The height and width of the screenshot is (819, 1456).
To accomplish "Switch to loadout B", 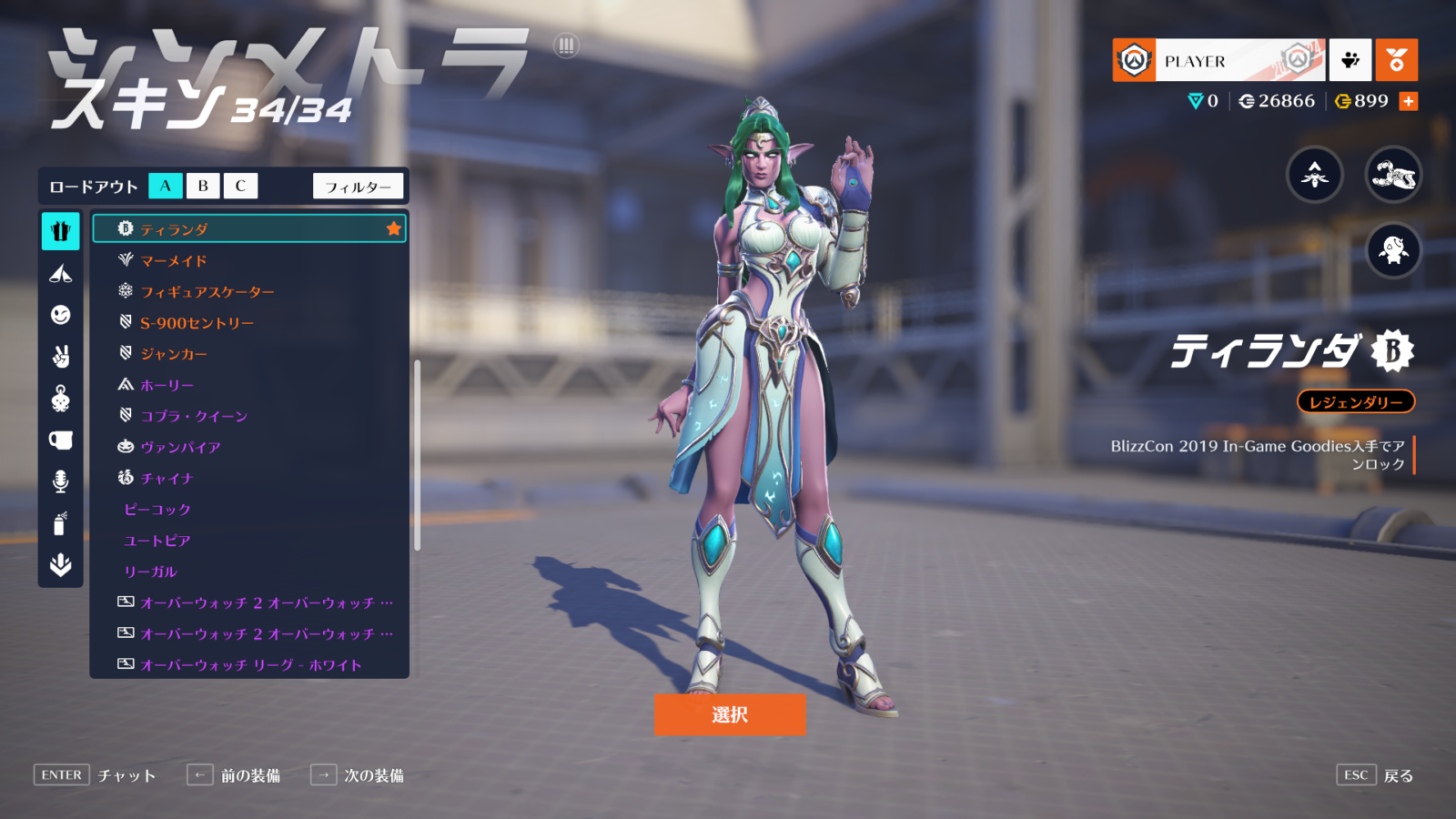I will [x=202, y=186].
